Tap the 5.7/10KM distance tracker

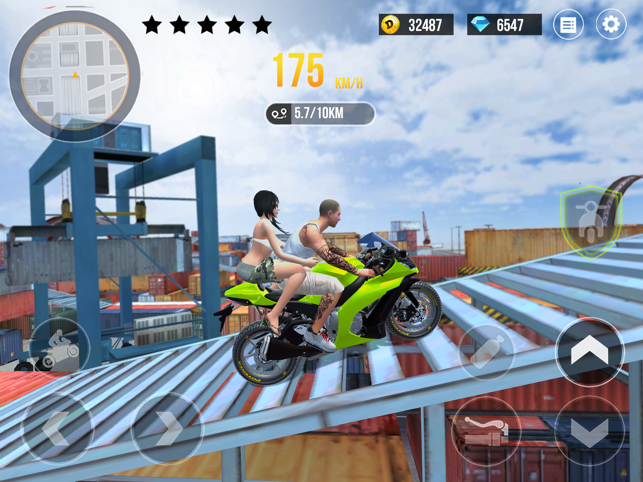click(x=320, y=114)
